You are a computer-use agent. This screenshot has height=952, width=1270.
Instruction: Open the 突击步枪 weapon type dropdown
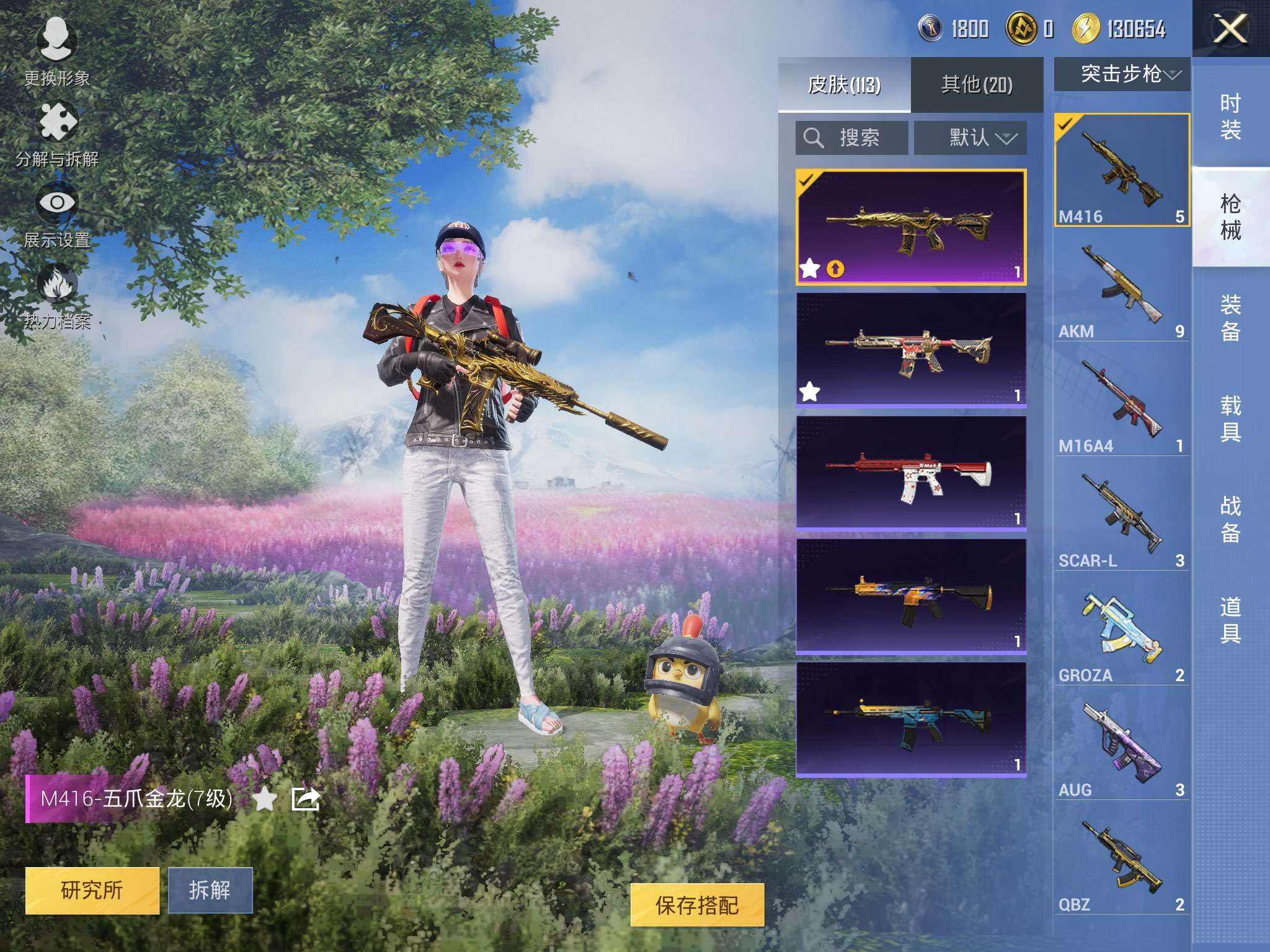[x=1122, y=74]
